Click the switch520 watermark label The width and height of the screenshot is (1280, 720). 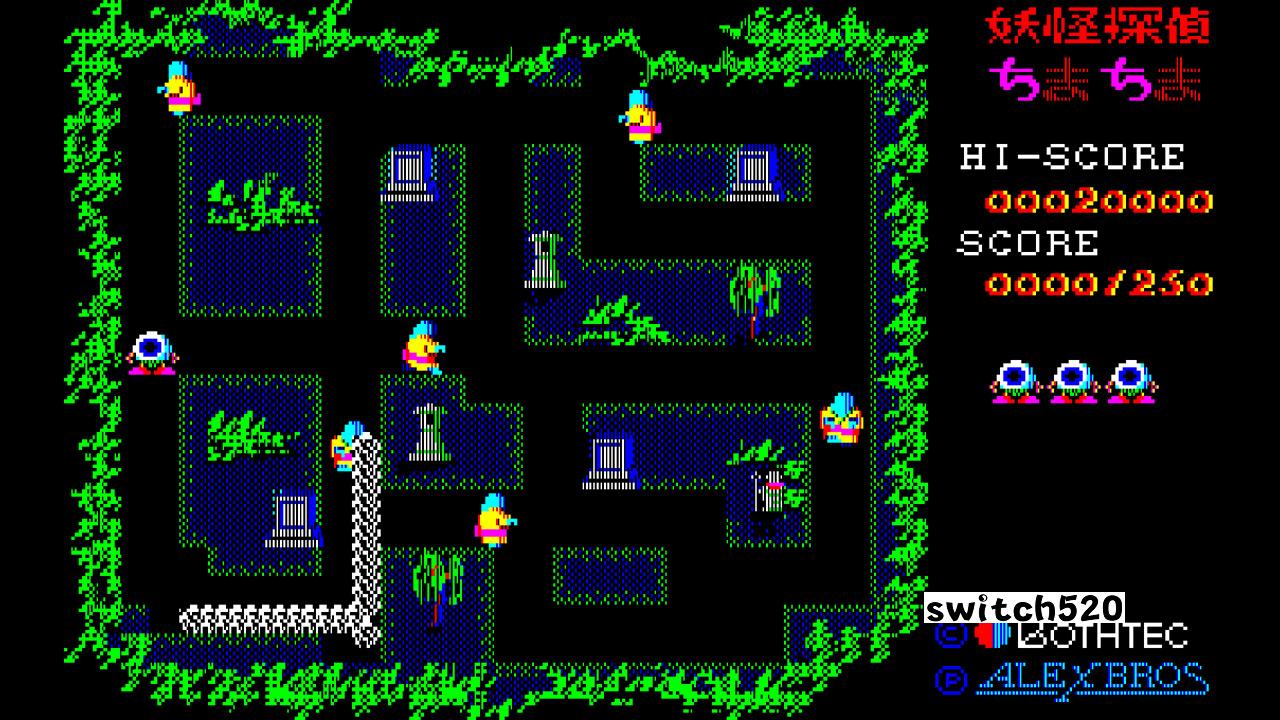click(x=1026, y=608)
